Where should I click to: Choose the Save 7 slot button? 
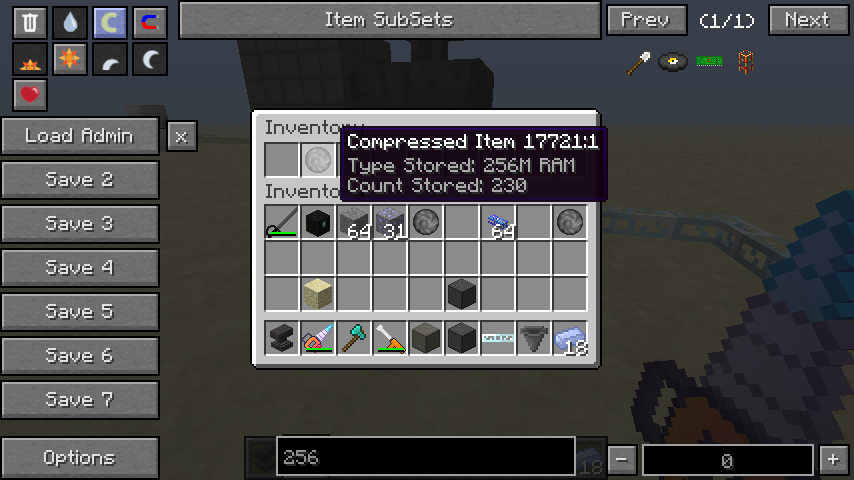80,400
